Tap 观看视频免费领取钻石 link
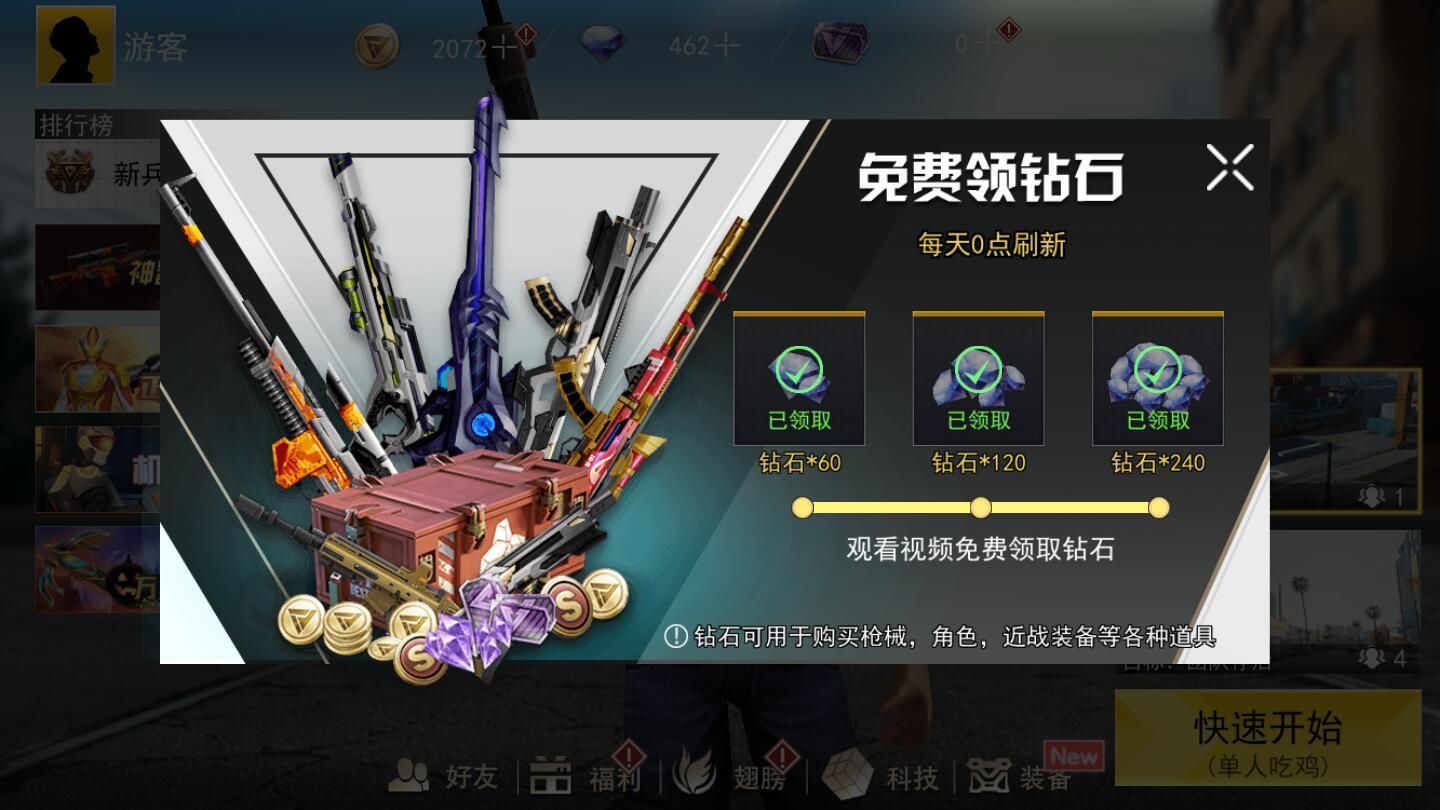 pyautogui.click(x=978, y=551)
